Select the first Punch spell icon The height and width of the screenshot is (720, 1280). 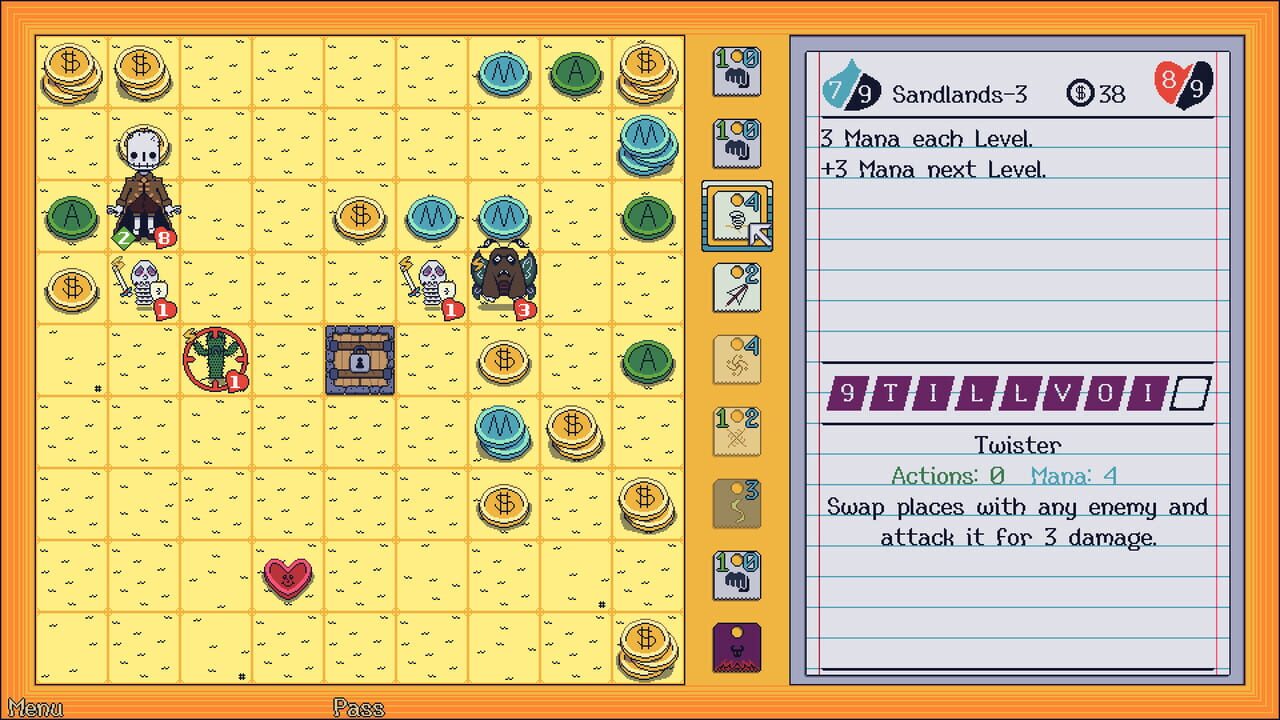[x=737, y=70]
